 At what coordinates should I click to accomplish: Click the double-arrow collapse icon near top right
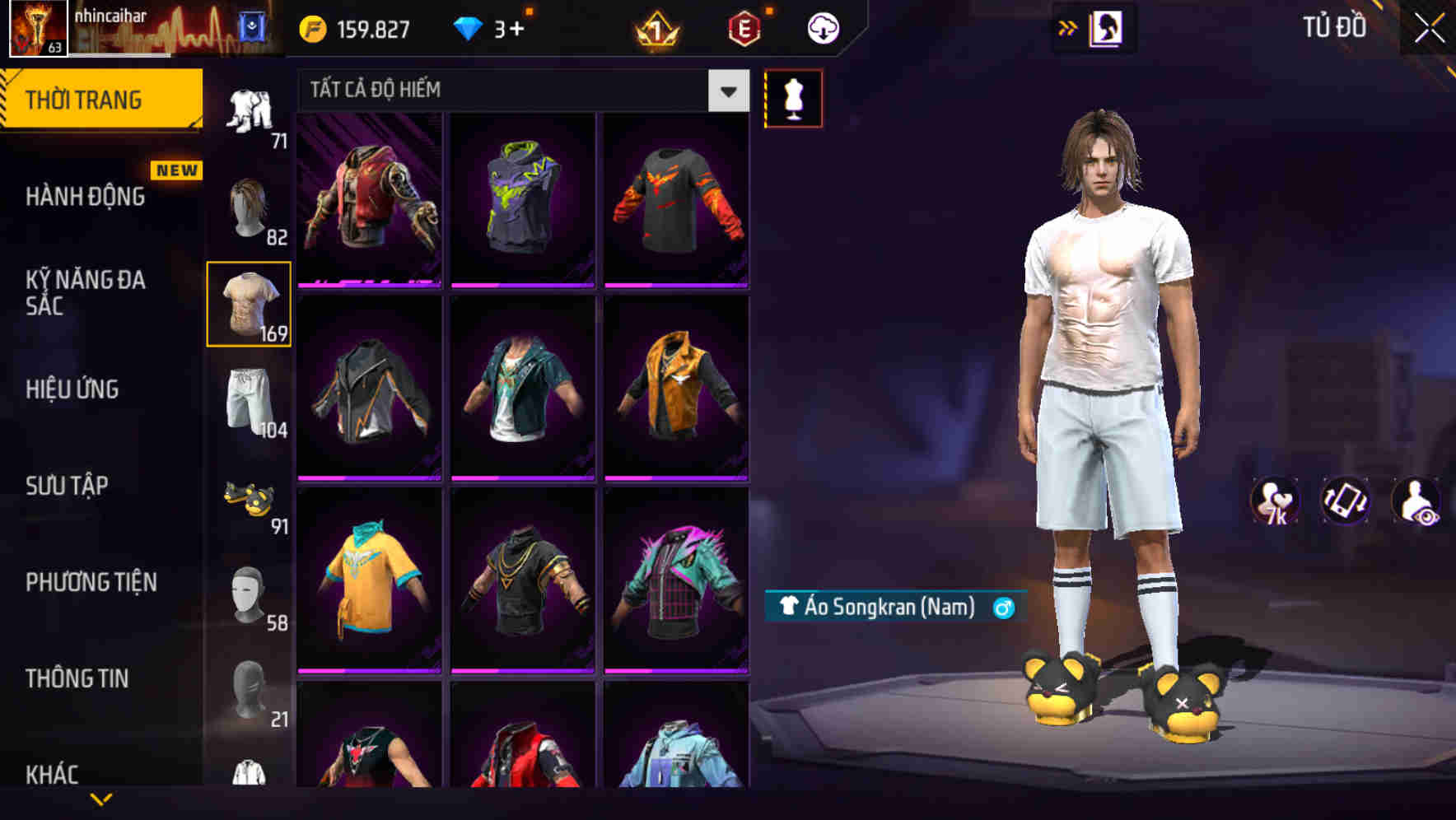click(1068, 27)
